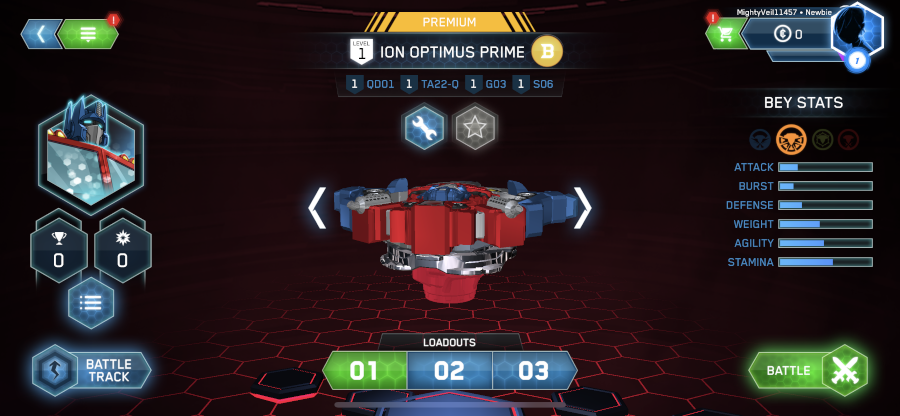Open the shop cart button

(x=726, y=34)
